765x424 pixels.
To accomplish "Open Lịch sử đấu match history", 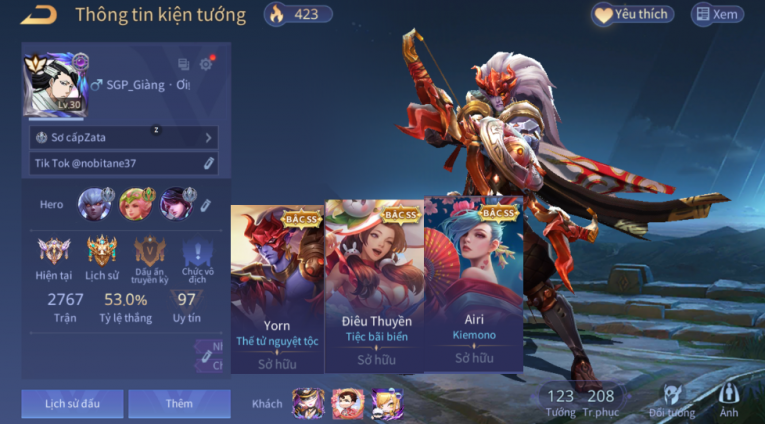I will click(72, 403).
